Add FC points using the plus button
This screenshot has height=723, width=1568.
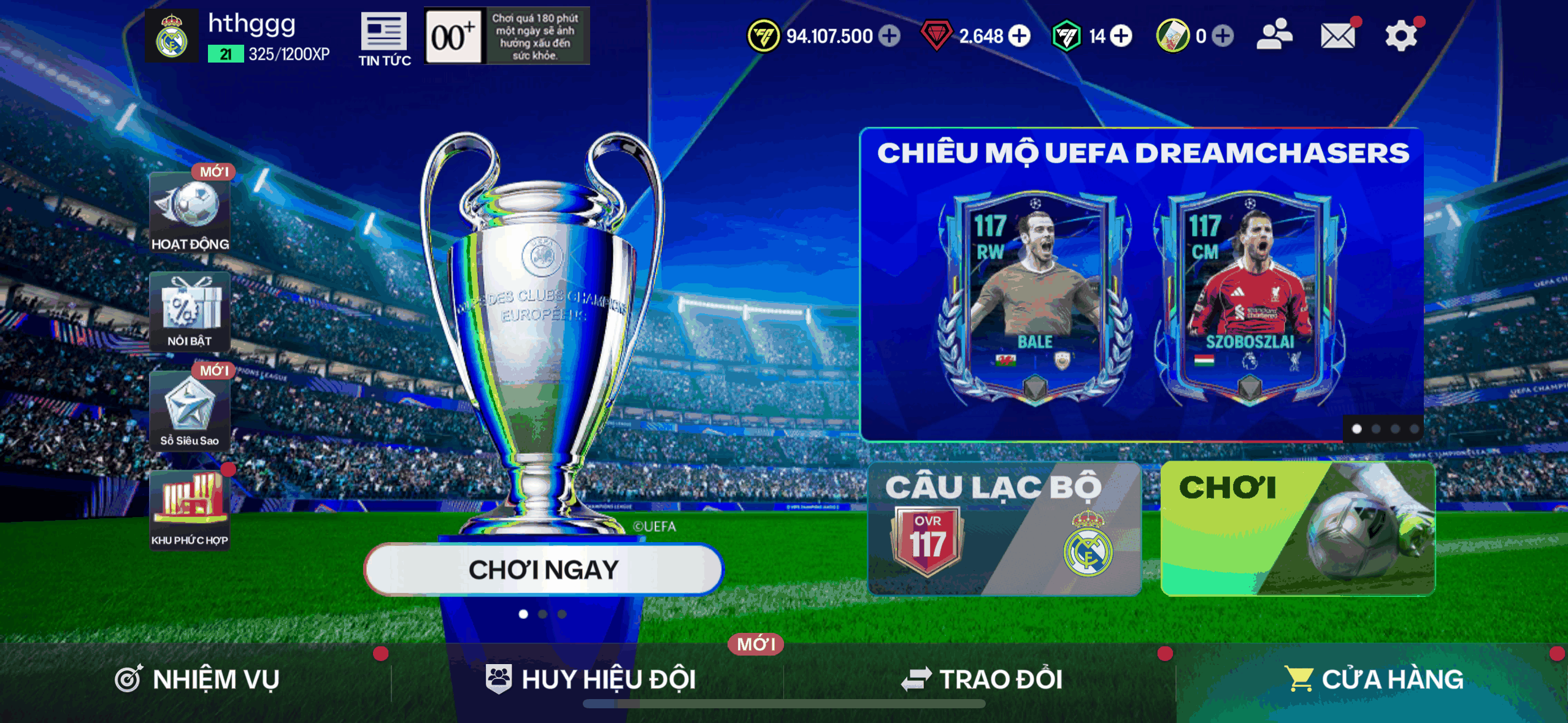click(x=1121, y=36)
